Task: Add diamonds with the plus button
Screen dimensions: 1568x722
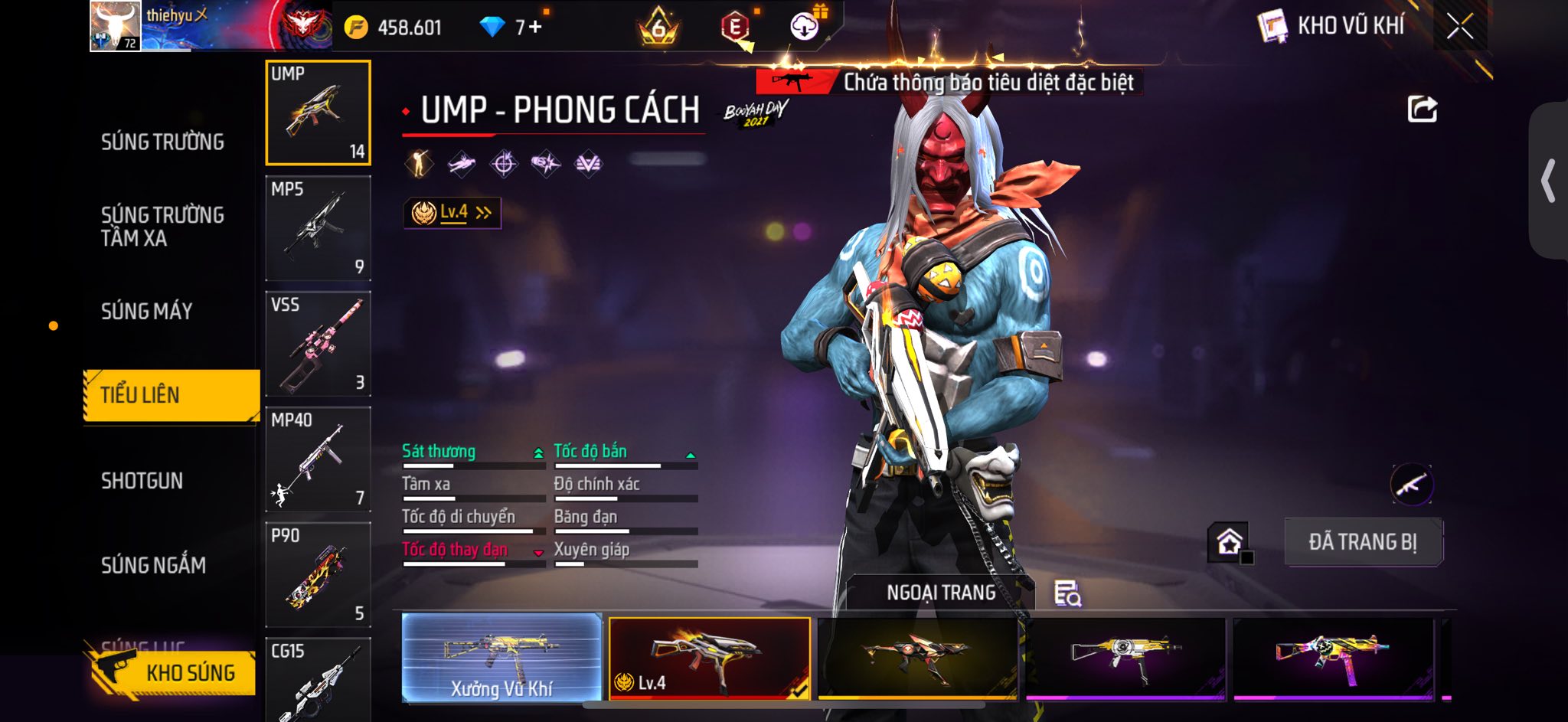Action: point(535,28)
